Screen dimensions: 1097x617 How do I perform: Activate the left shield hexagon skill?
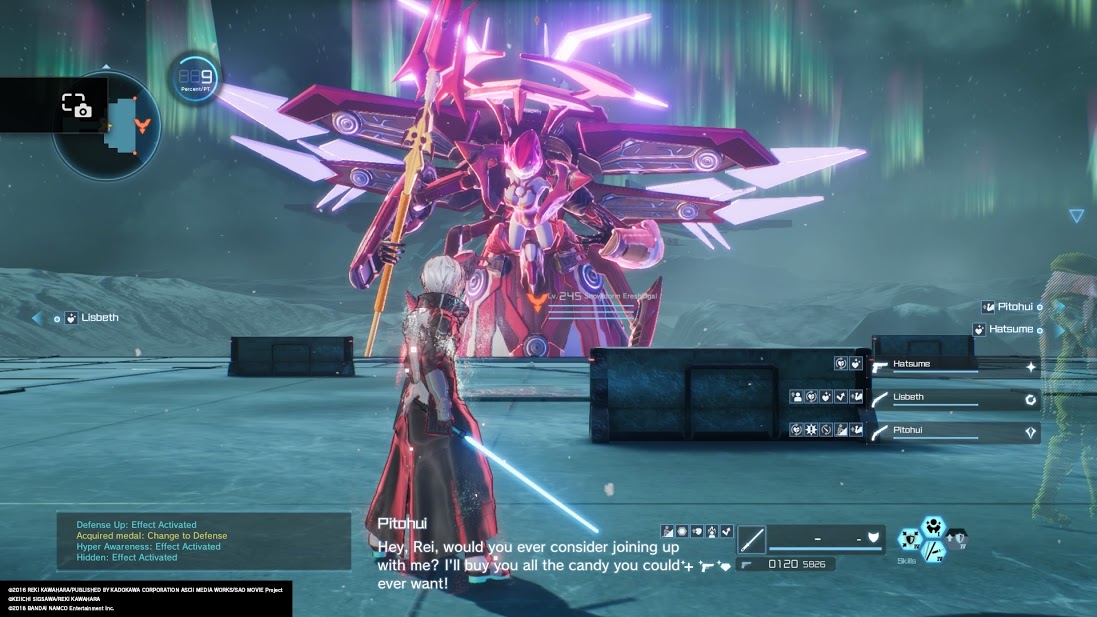pos(910,540)
